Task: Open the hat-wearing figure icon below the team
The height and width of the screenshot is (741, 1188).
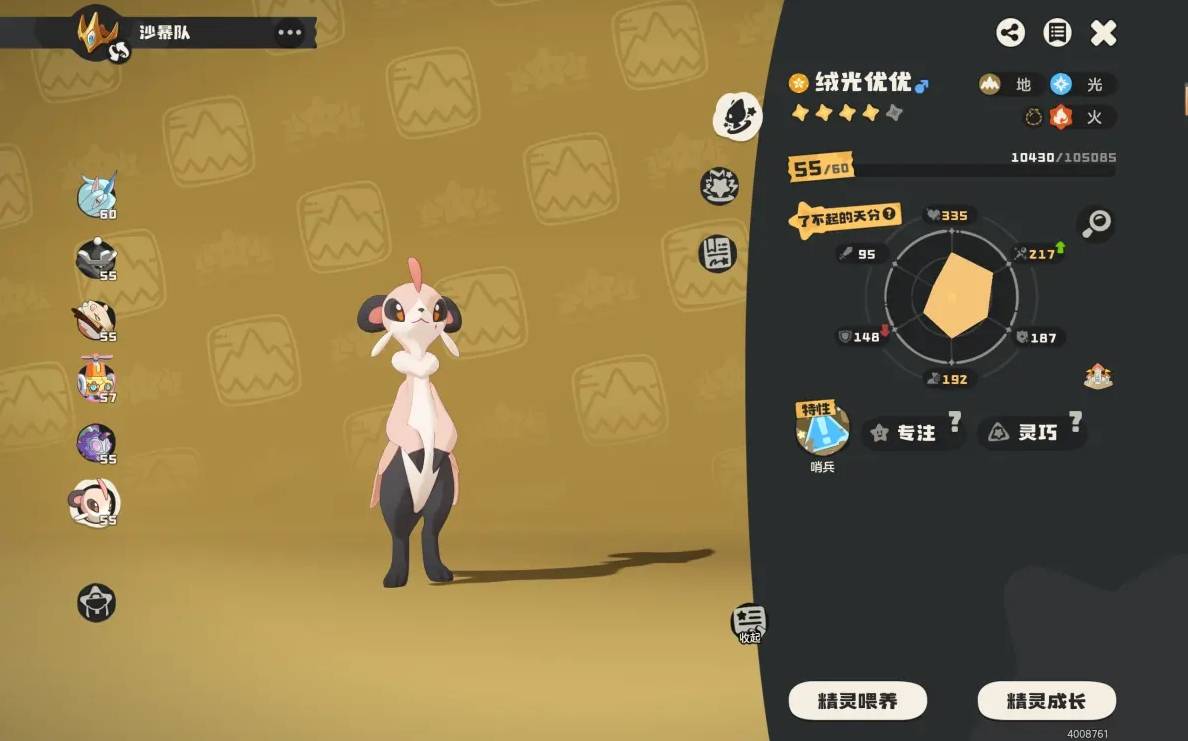Action: (x=97, y=602)
